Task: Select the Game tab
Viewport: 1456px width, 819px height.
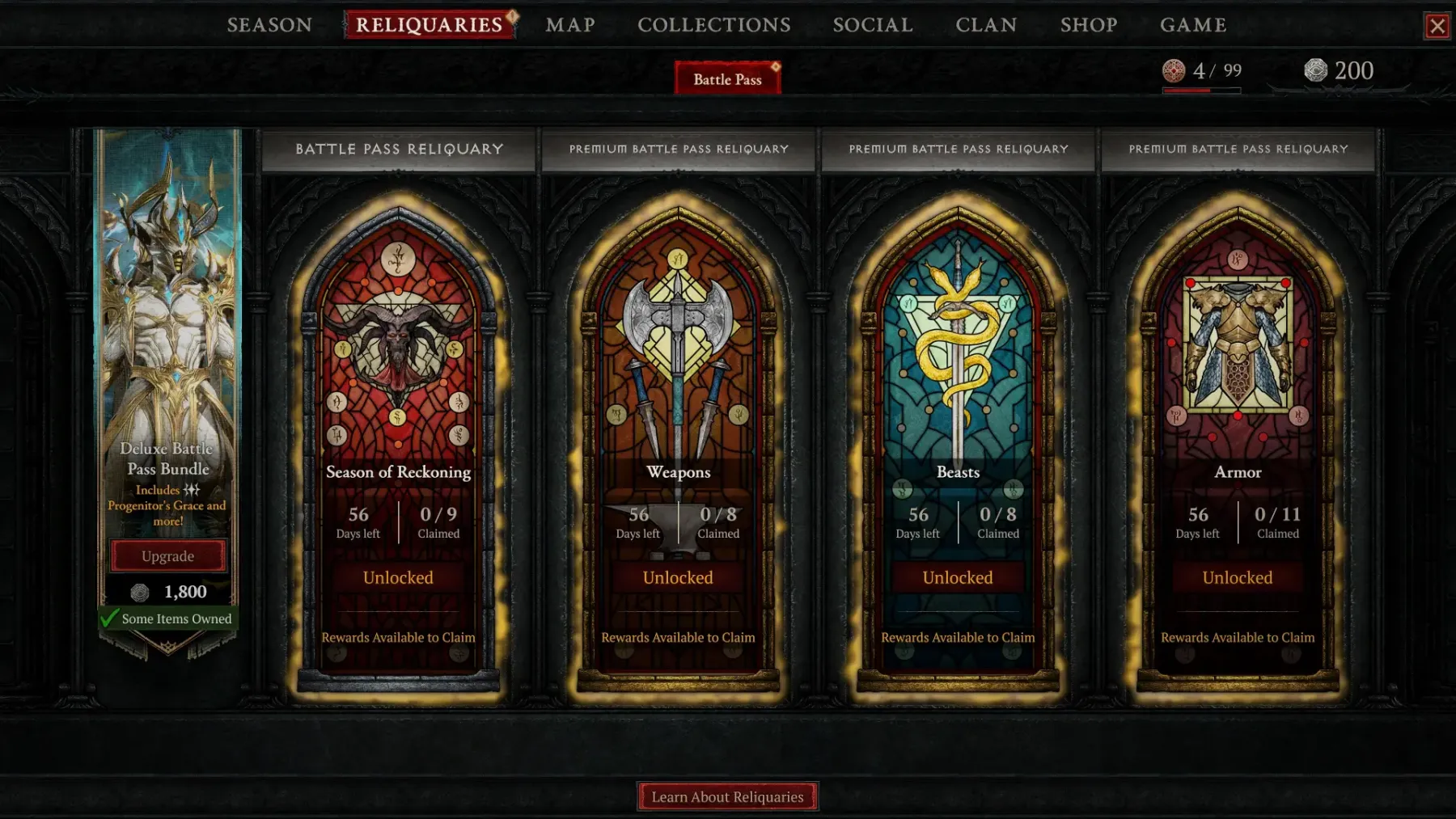Action: 1193,25
